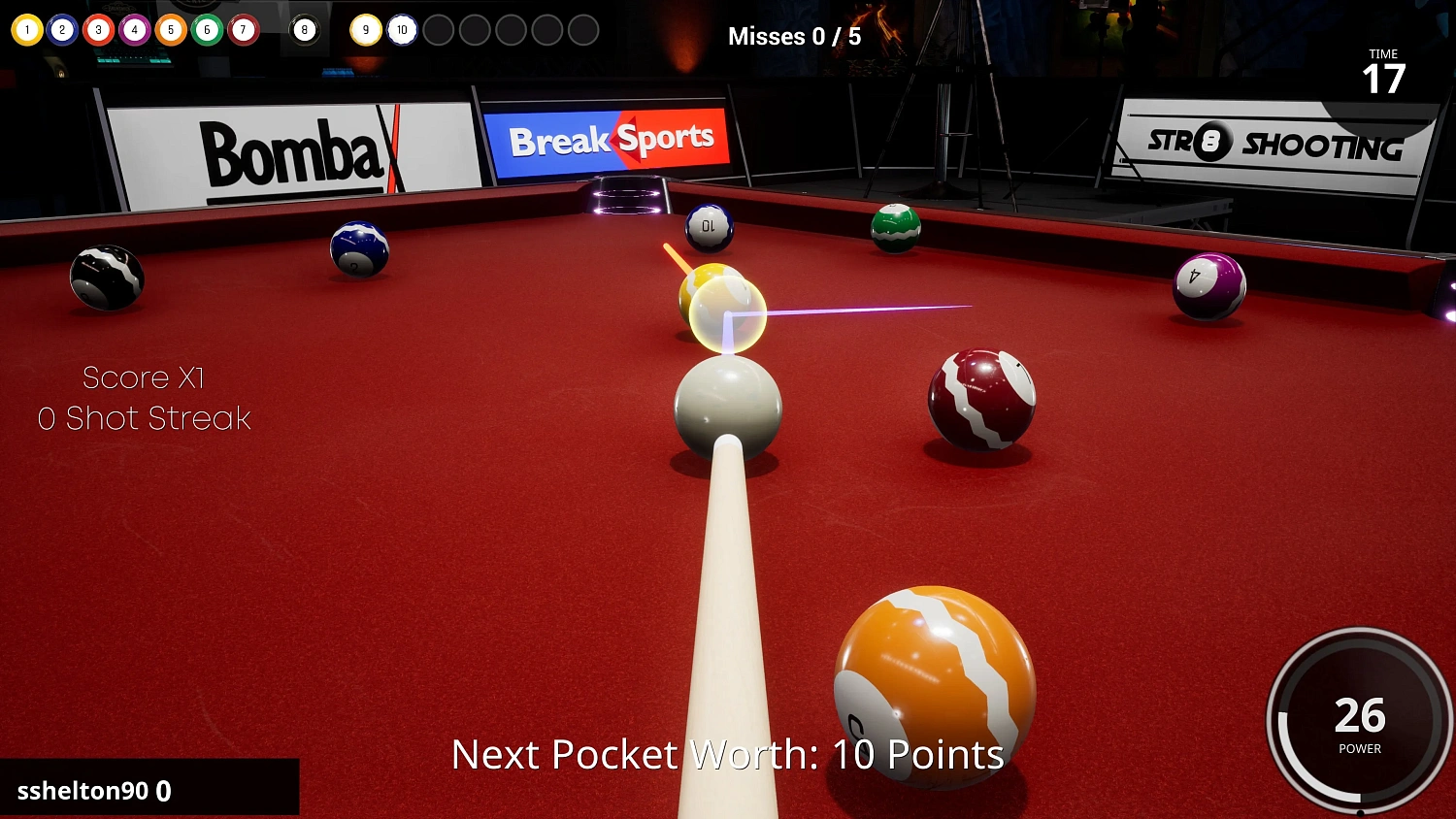Viewport: 1456px width, 819px height.
Task: Click the first empty ball slot in the tracker
Action: 439,29
